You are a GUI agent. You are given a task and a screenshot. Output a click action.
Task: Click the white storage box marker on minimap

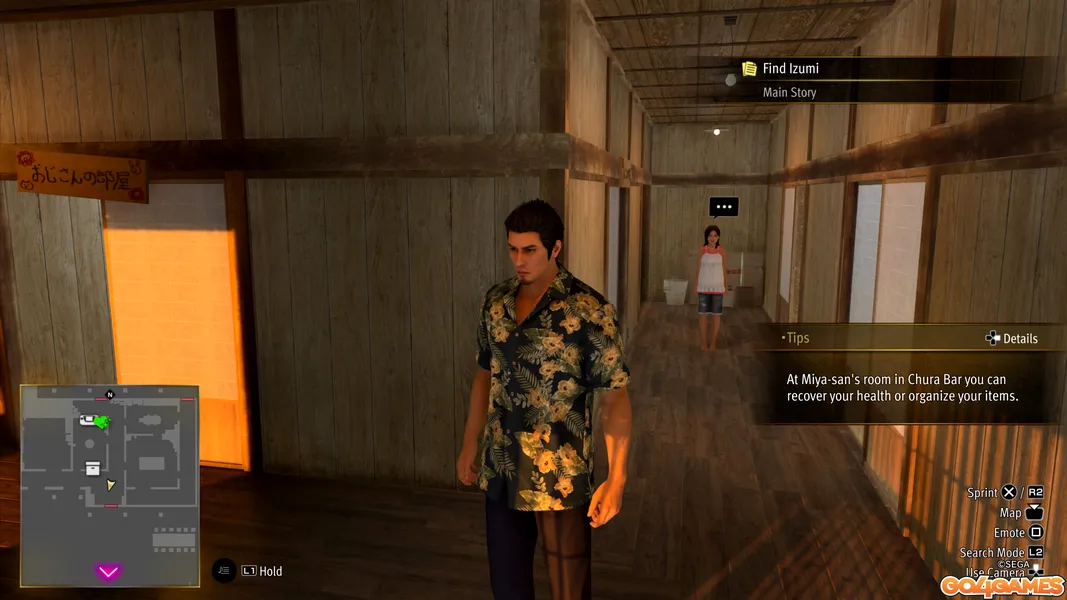(93, 467)
